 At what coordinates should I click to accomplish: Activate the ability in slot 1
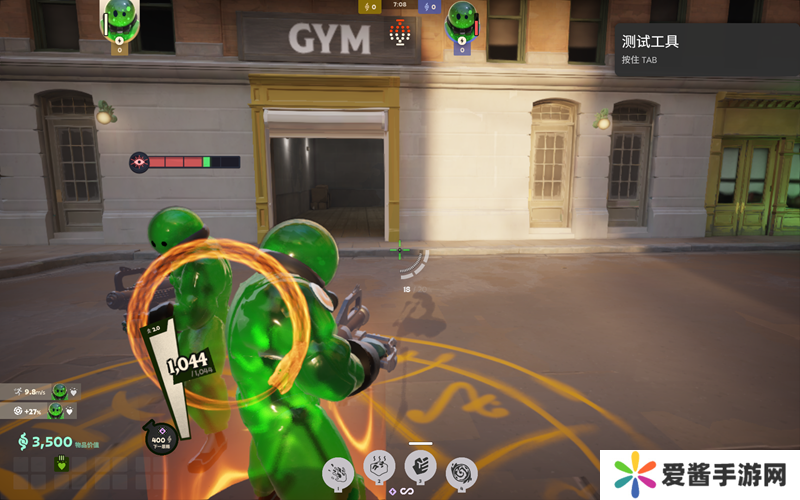tap(338, 471)
